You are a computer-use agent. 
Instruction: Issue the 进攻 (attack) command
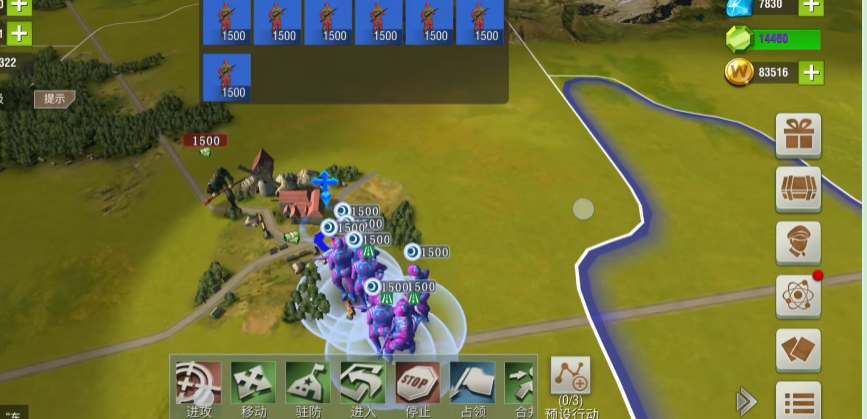pyautogui.click(x=198, y=384)
